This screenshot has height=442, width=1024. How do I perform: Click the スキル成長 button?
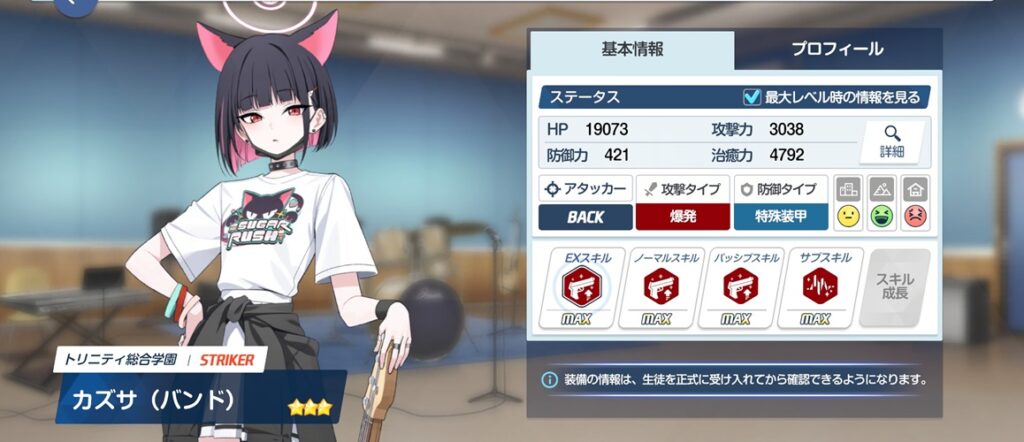click(x=895, y=288)
